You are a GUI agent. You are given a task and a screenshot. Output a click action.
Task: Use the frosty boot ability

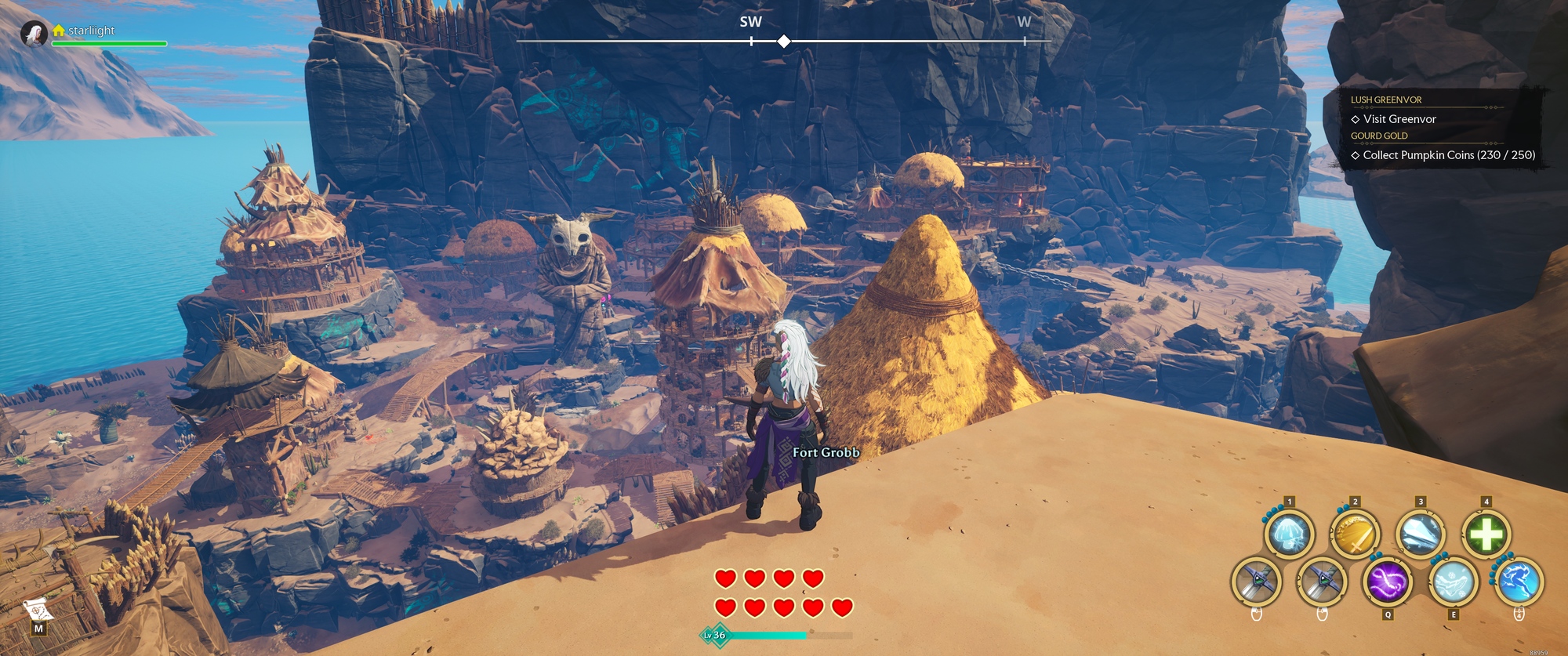point(1453,582)
